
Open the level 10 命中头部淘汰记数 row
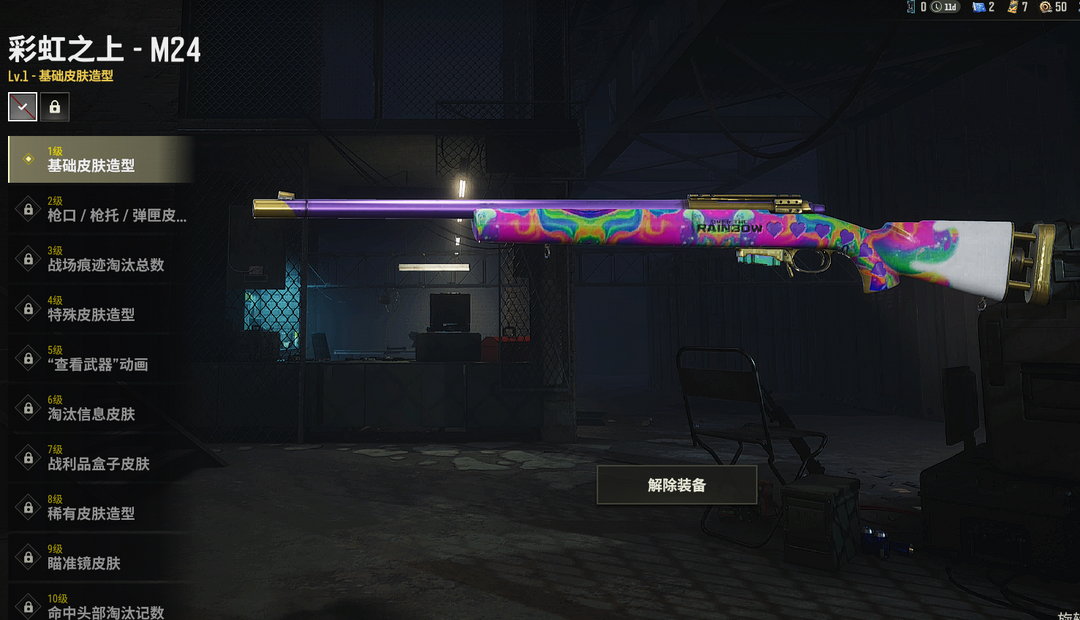(99, 606)
